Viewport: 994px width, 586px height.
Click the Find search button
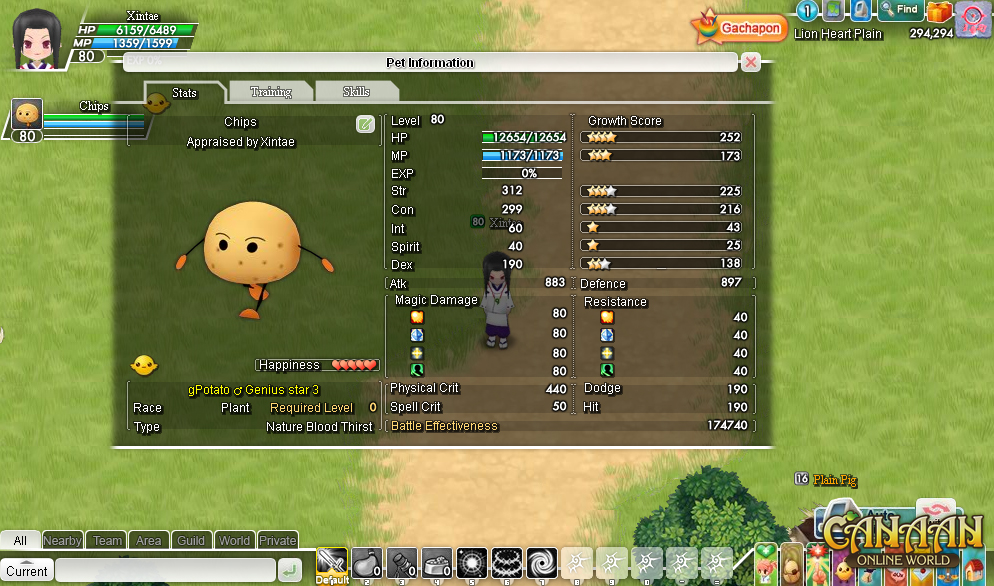[900, 10]
